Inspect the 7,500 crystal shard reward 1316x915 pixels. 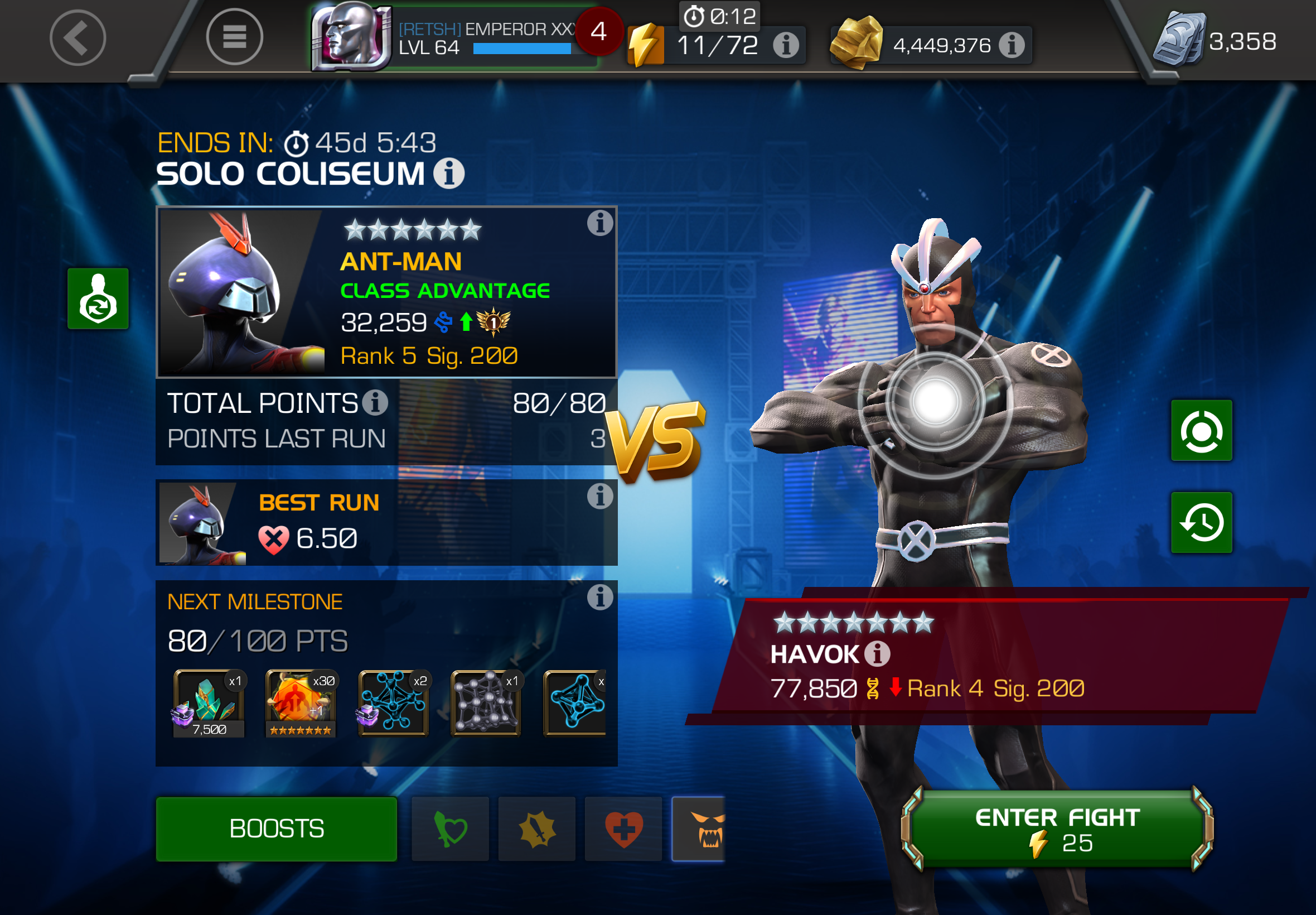[x=209, y=703]
